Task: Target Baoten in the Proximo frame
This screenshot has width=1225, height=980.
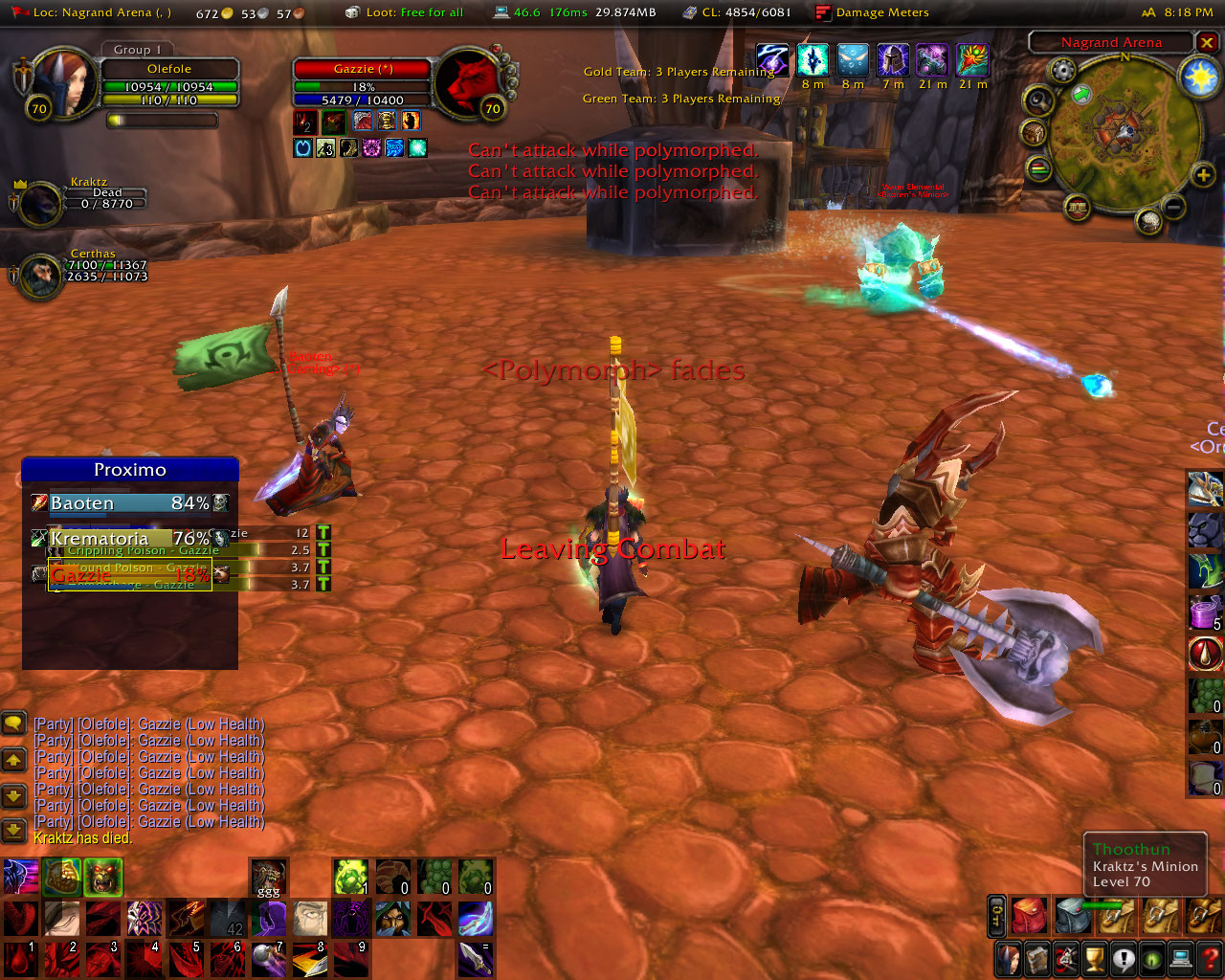Action: click(x=129, y=503)
